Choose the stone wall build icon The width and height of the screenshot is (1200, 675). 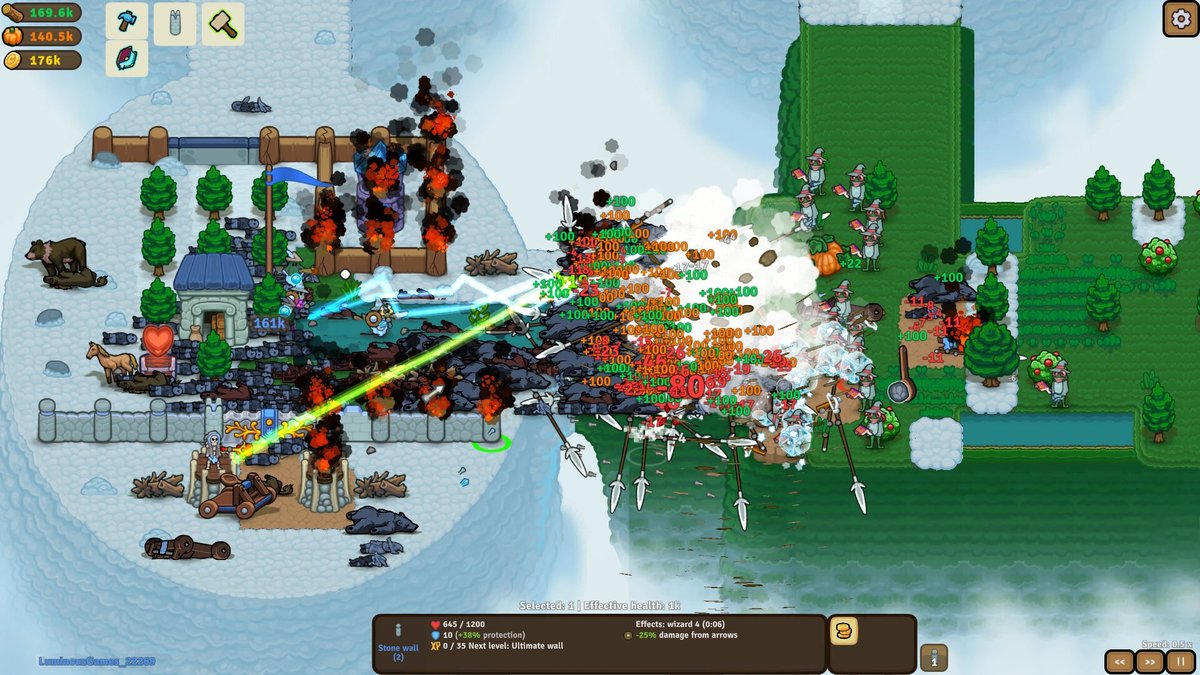click(175, 23)
